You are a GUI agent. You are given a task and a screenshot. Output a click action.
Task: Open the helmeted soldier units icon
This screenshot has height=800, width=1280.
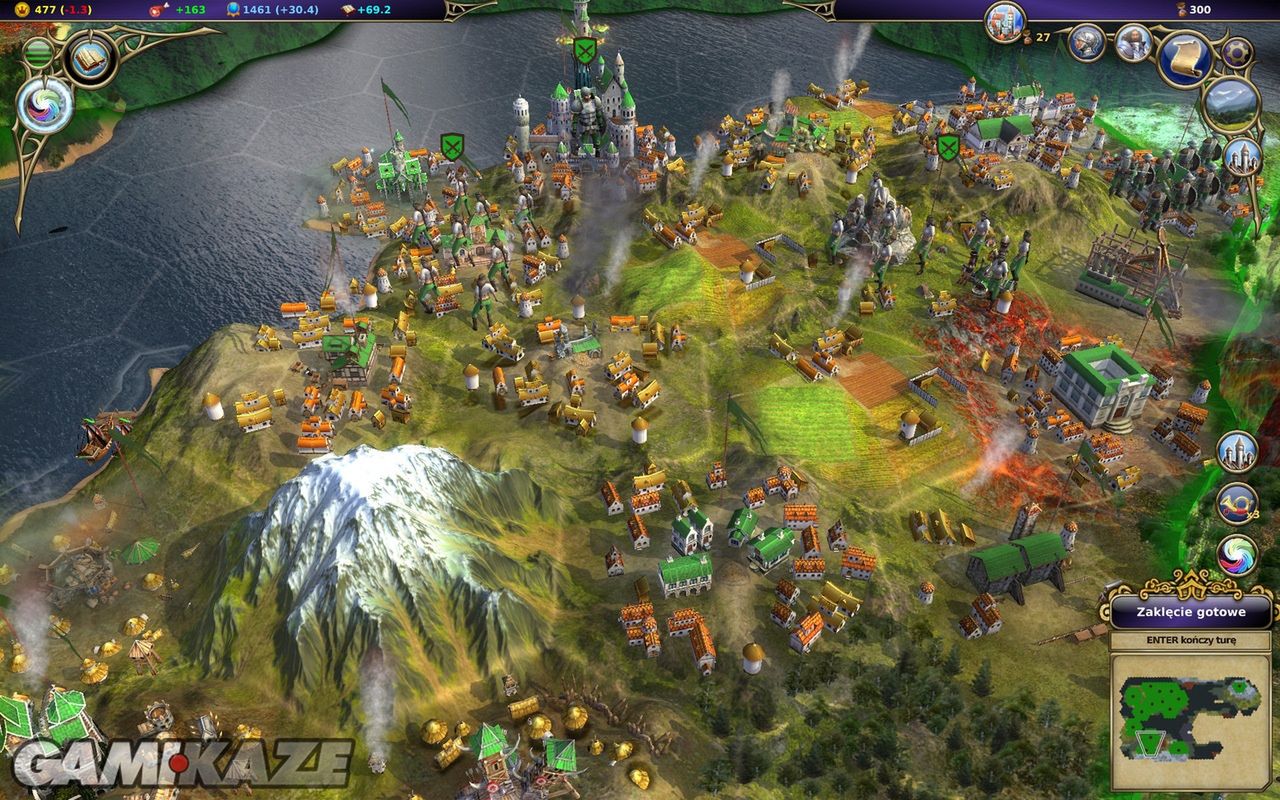1086,42
